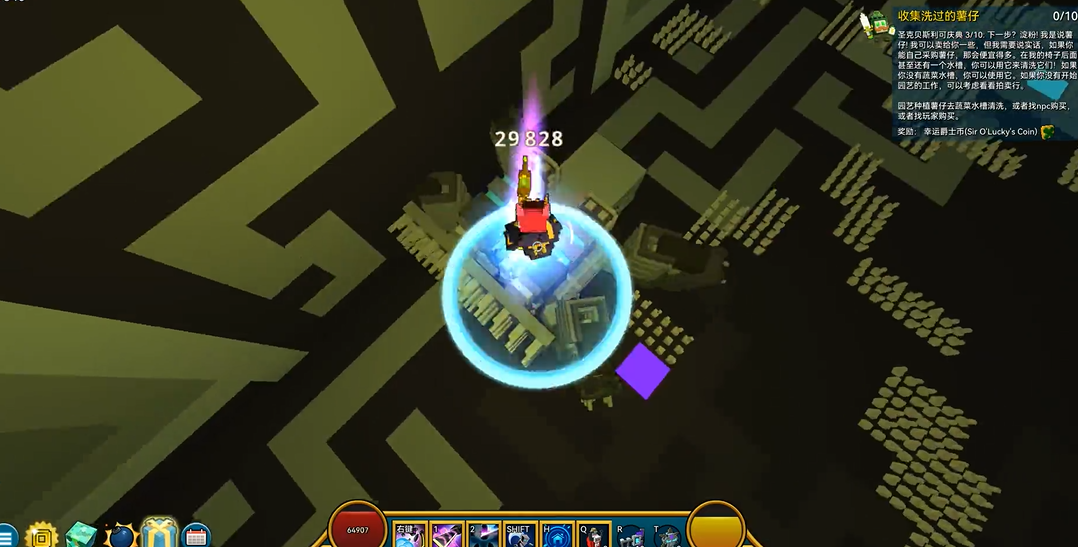
Task: Use the ability in slot 2
Action: pyautogui.click(x=483, y=536)
